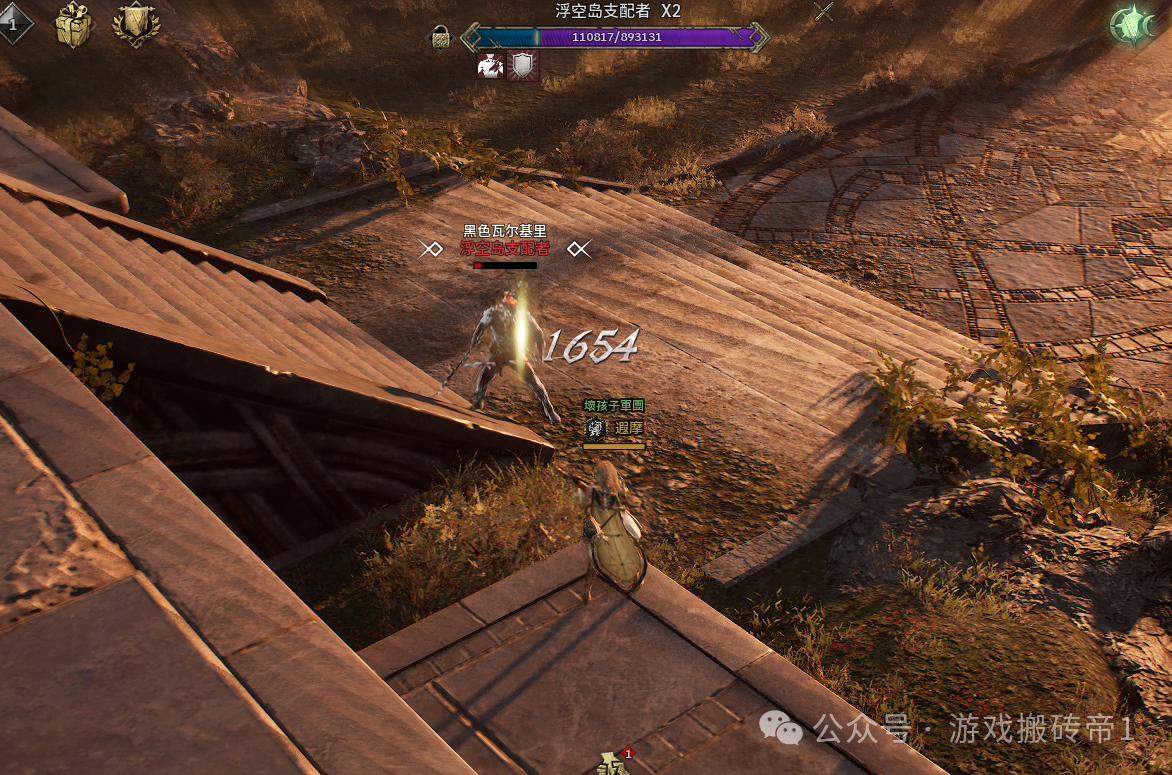Toggle the target lock padlock icon
This screenshot has width=1172, height=775.
[440, 39]
